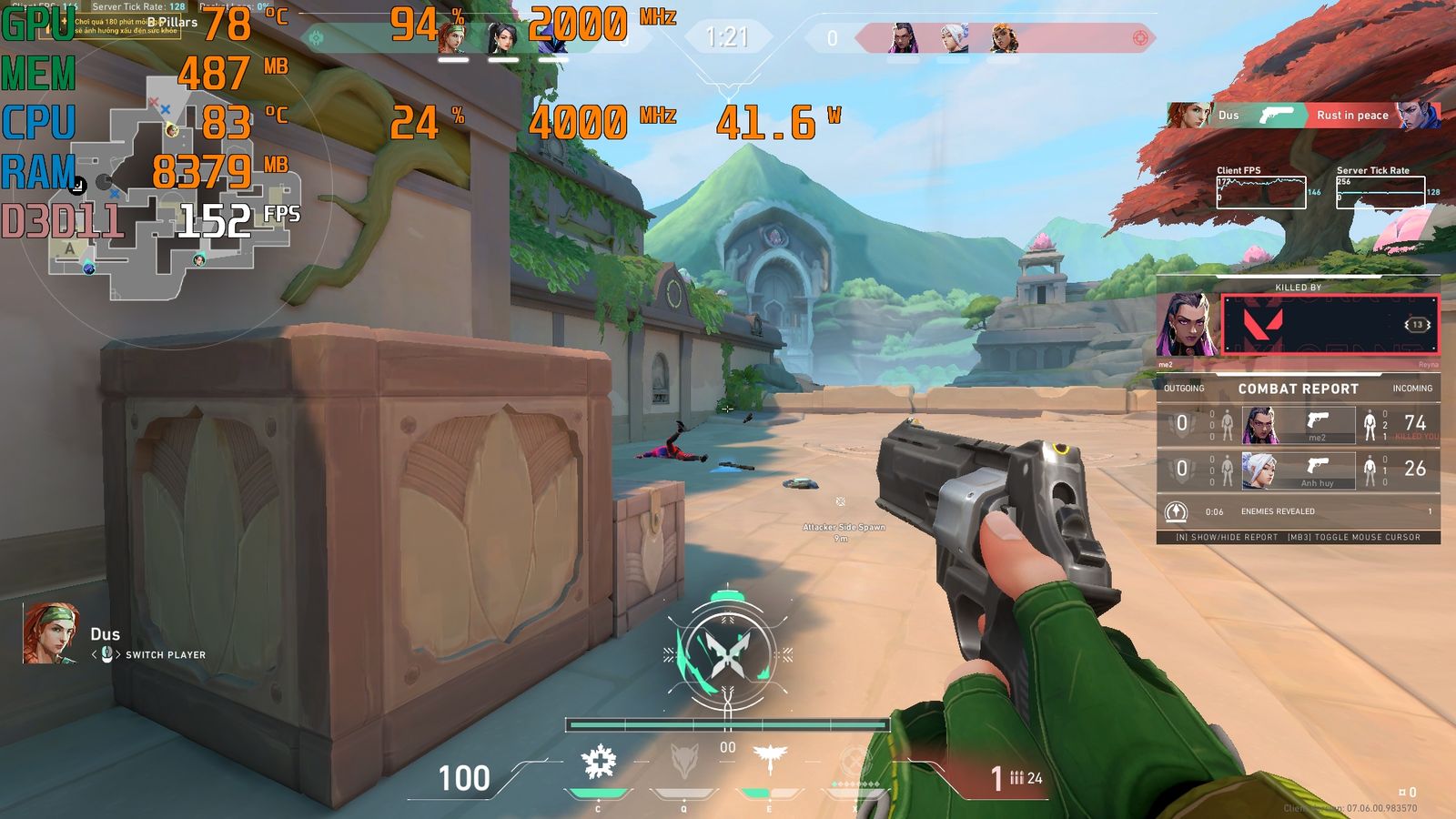1456x819 pixels.
Task: Click the Enemies Revealed row in the report
Action: click(x=1298, y=511)
